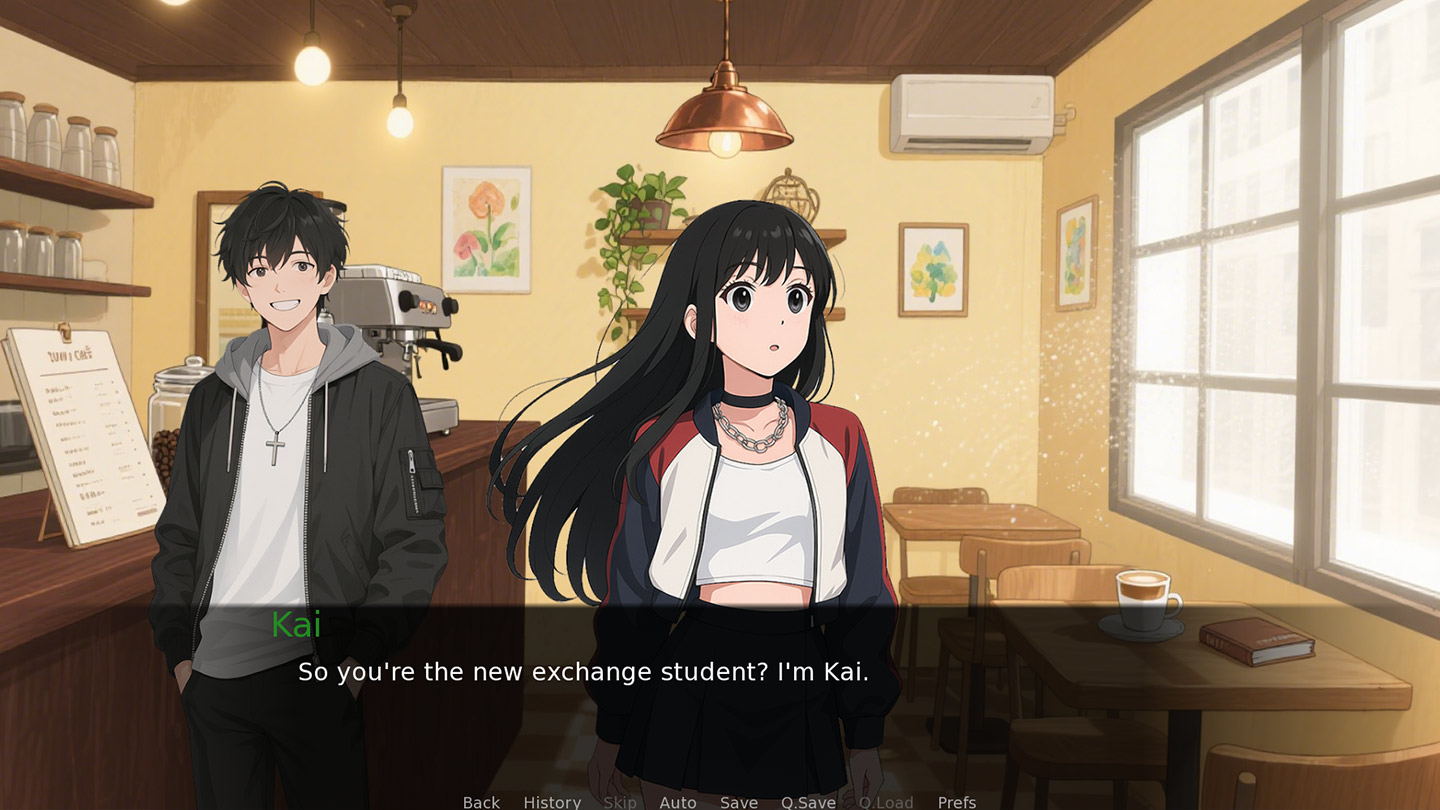Viewport: 1440px width, 810px height.
Task: Open the dialogue History log
Action: tap(552, 802)
